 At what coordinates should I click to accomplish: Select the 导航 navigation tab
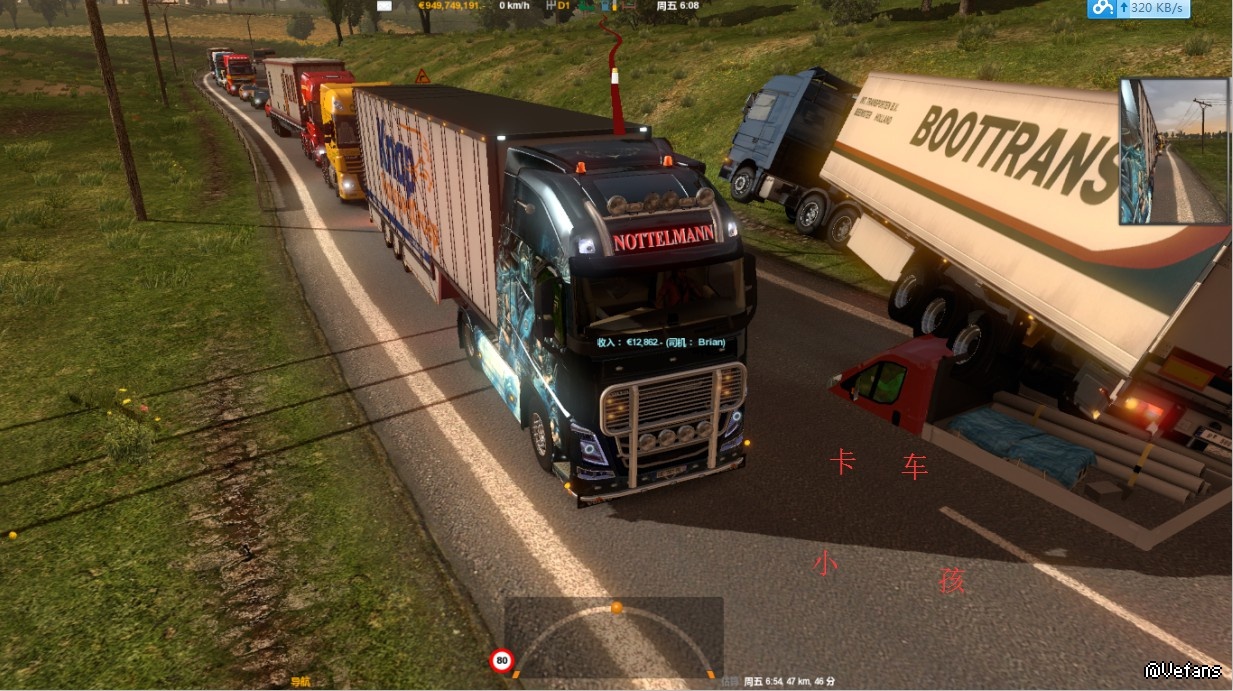(300, 682)
